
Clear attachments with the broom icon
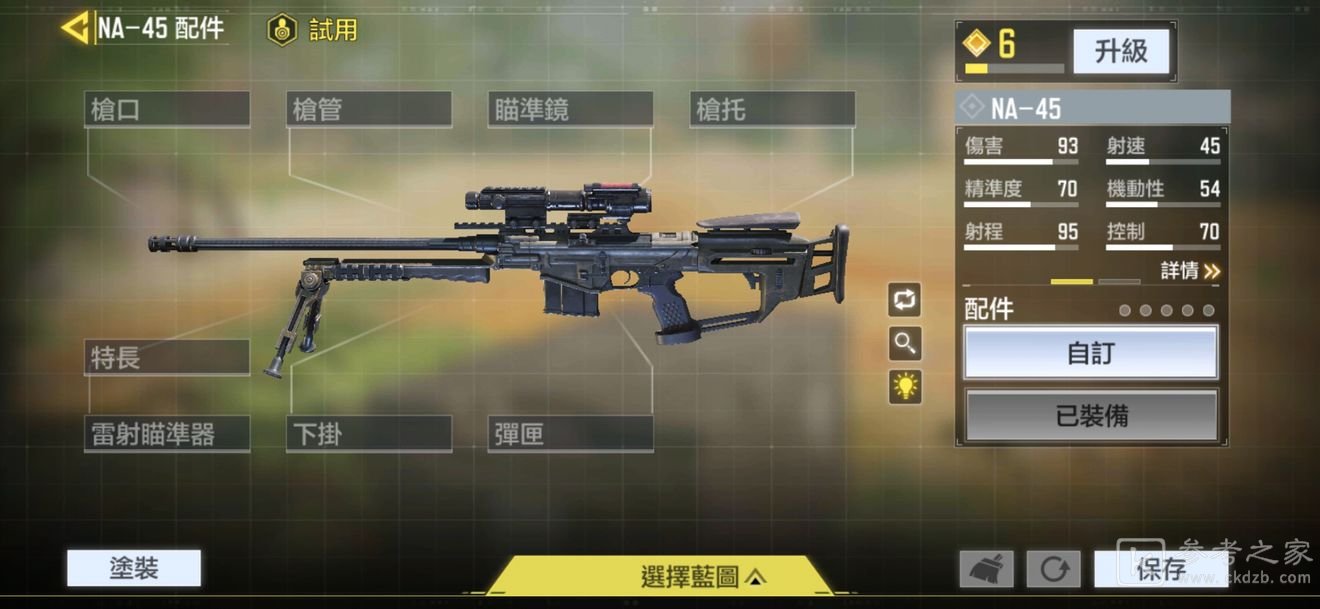986,570
